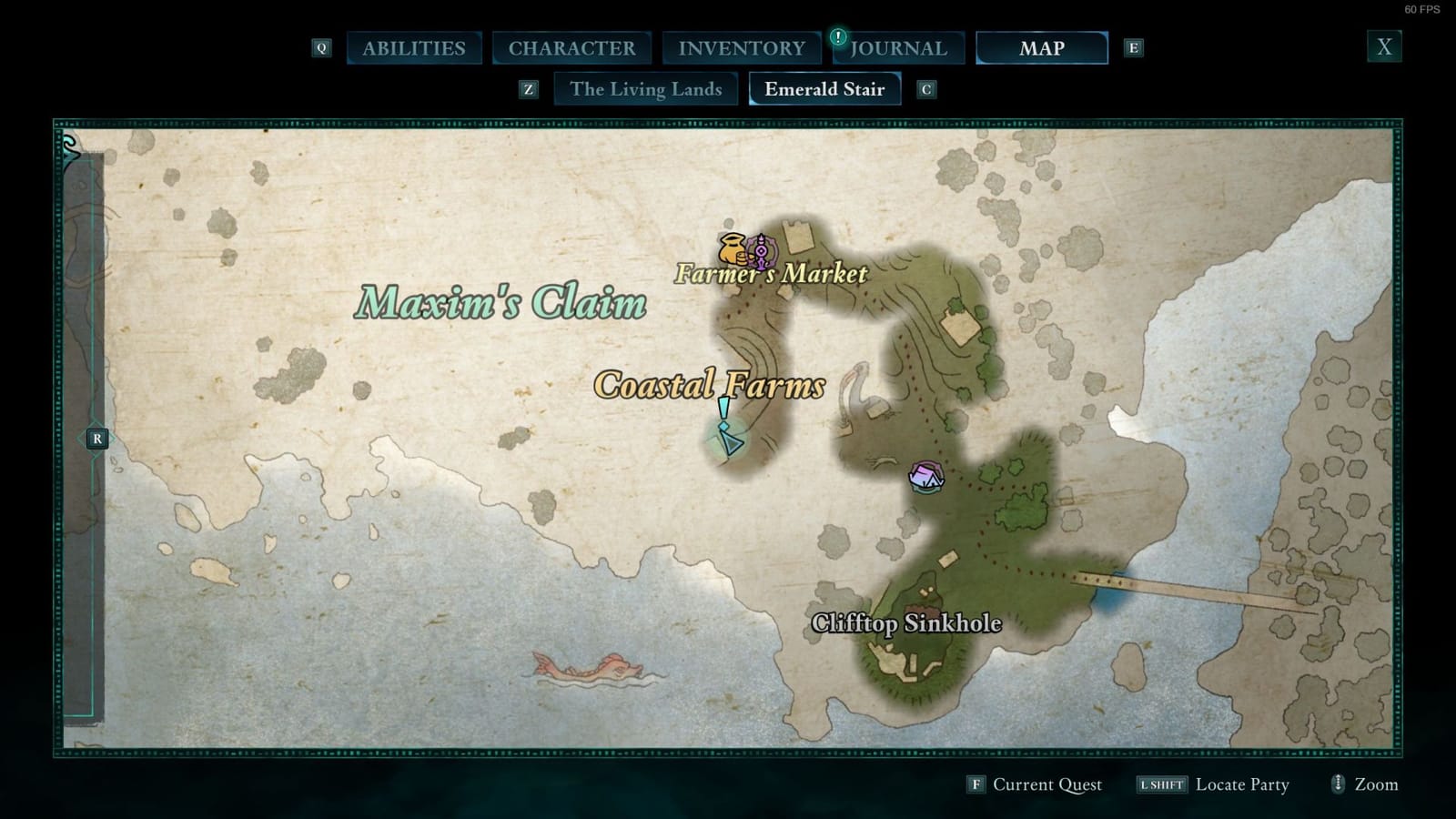Click the mouse wheel Zoom icon in bottom bar

(x=1337, y=784)
